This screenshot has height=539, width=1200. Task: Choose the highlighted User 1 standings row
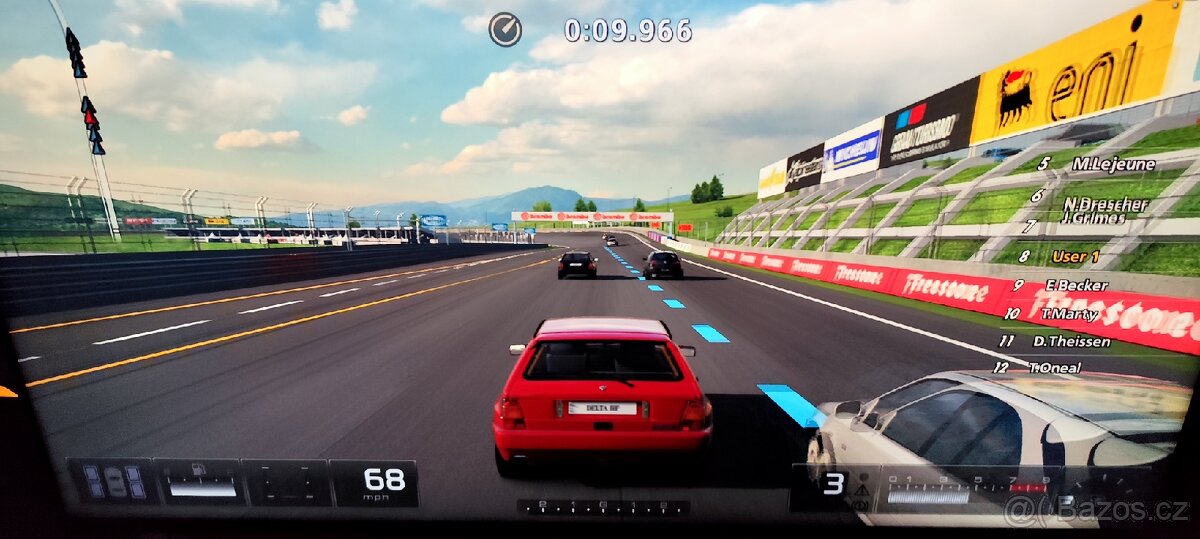pyautogui.click(x=1075, y=256)
